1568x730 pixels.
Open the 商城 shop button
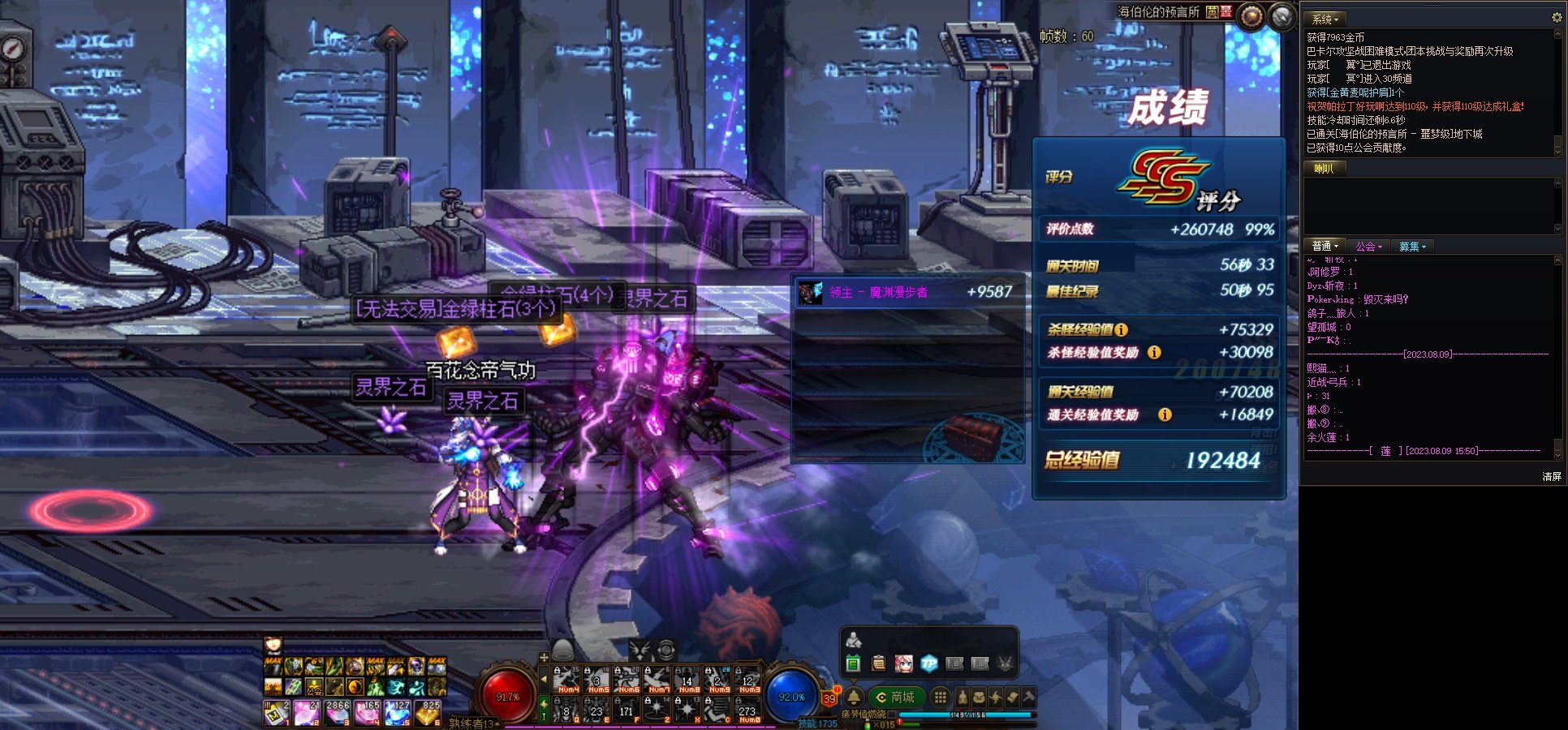[896, 698]
